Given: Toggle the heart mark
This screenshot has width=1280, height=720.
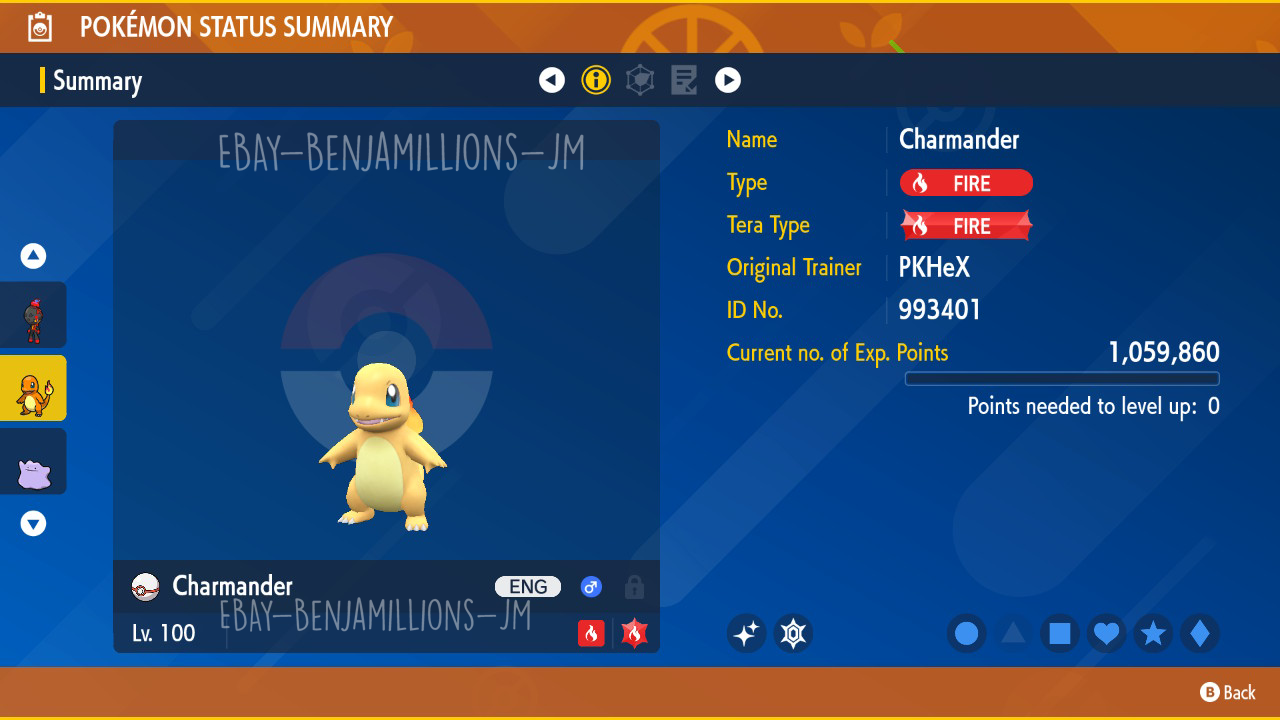Looking at the screenshot, I should coord(1104,633).
